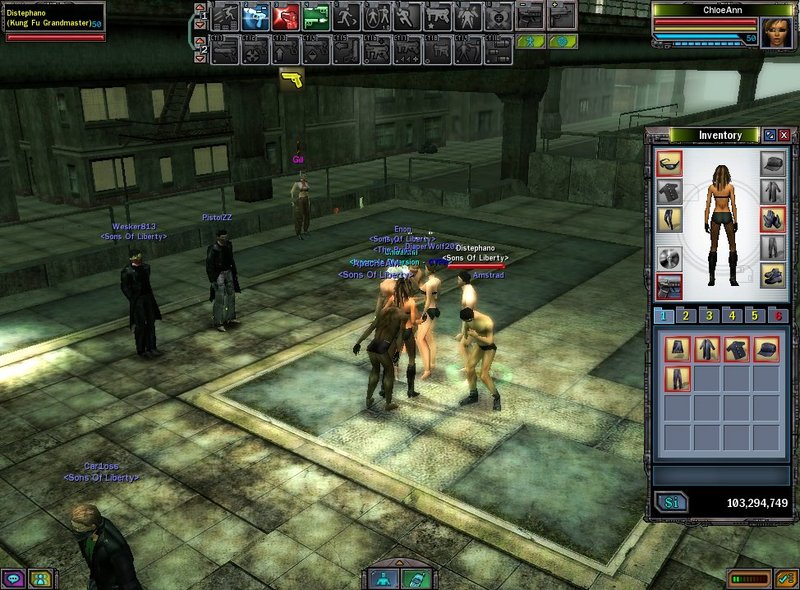The width and height of the screenshot is (800, 590).
Task: Switch to inventory tab 2
Action: point(686,316)
